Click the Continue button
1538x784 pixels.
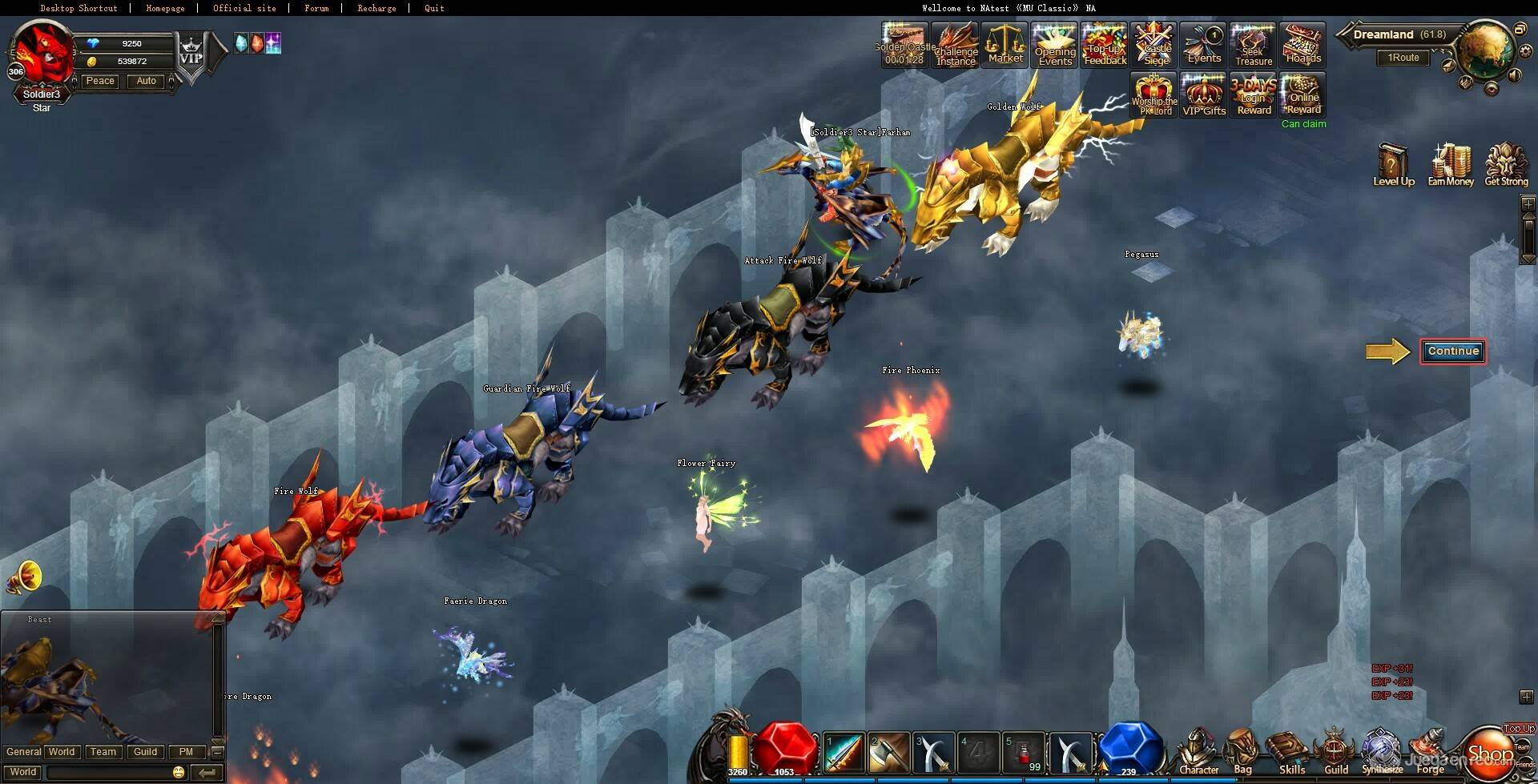coord(1453,352)
